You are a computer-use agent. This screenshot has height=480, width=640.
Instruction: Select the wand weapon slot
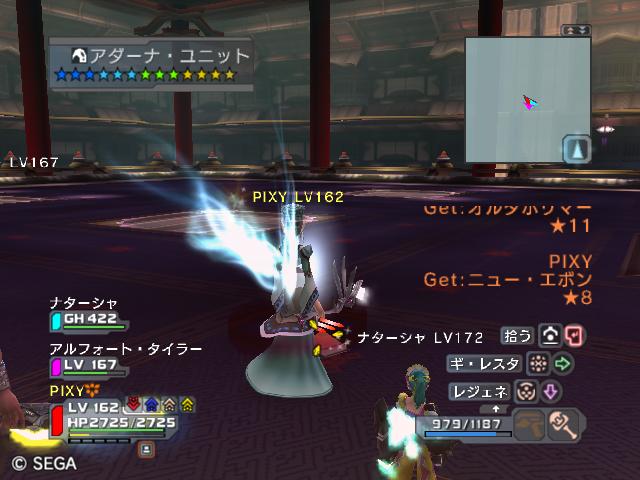[x=566, y=426]
